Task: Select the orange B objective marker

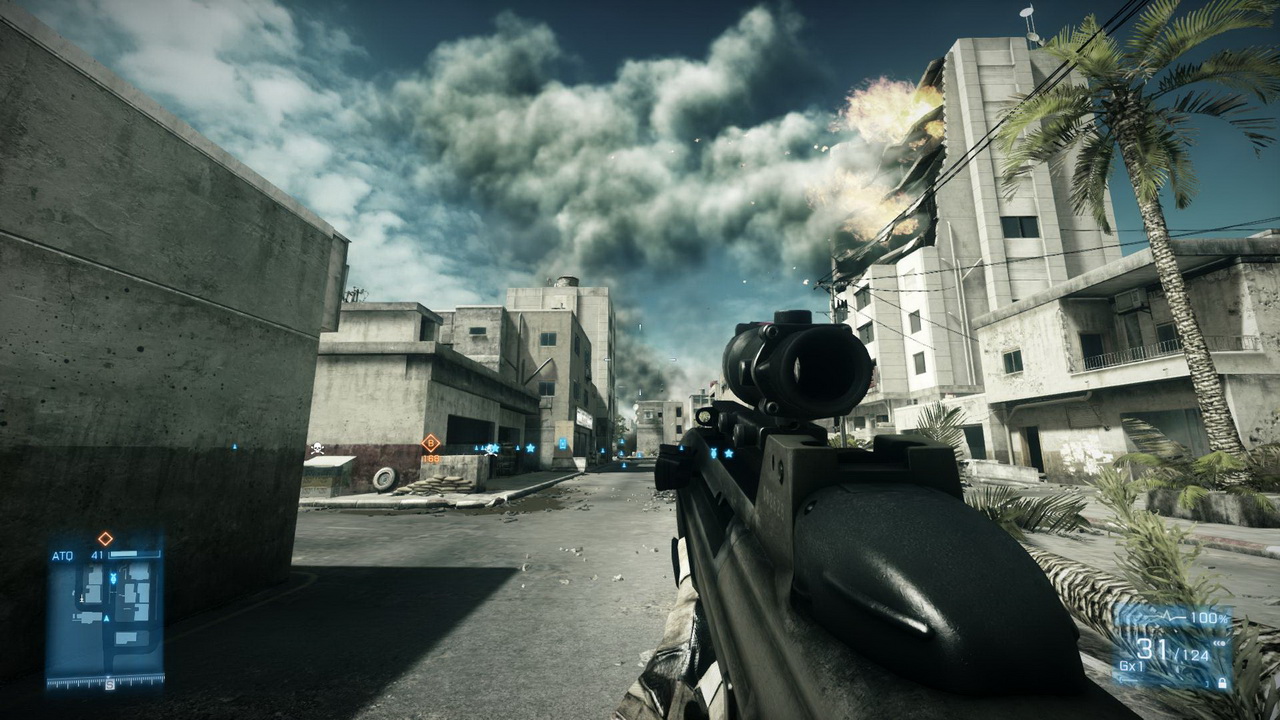Action: point(431,442)
